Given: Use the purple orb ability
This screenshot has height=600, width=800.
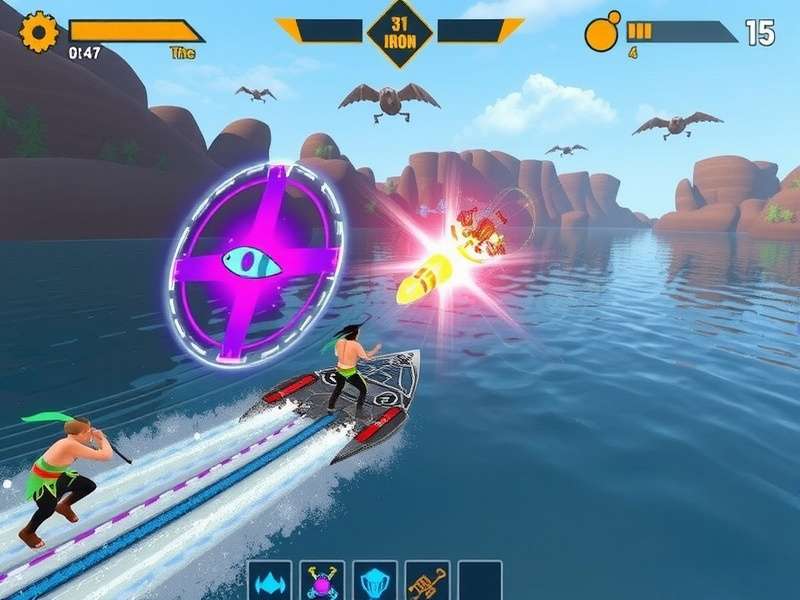Looking at the screenshot, I should (322, 580).
